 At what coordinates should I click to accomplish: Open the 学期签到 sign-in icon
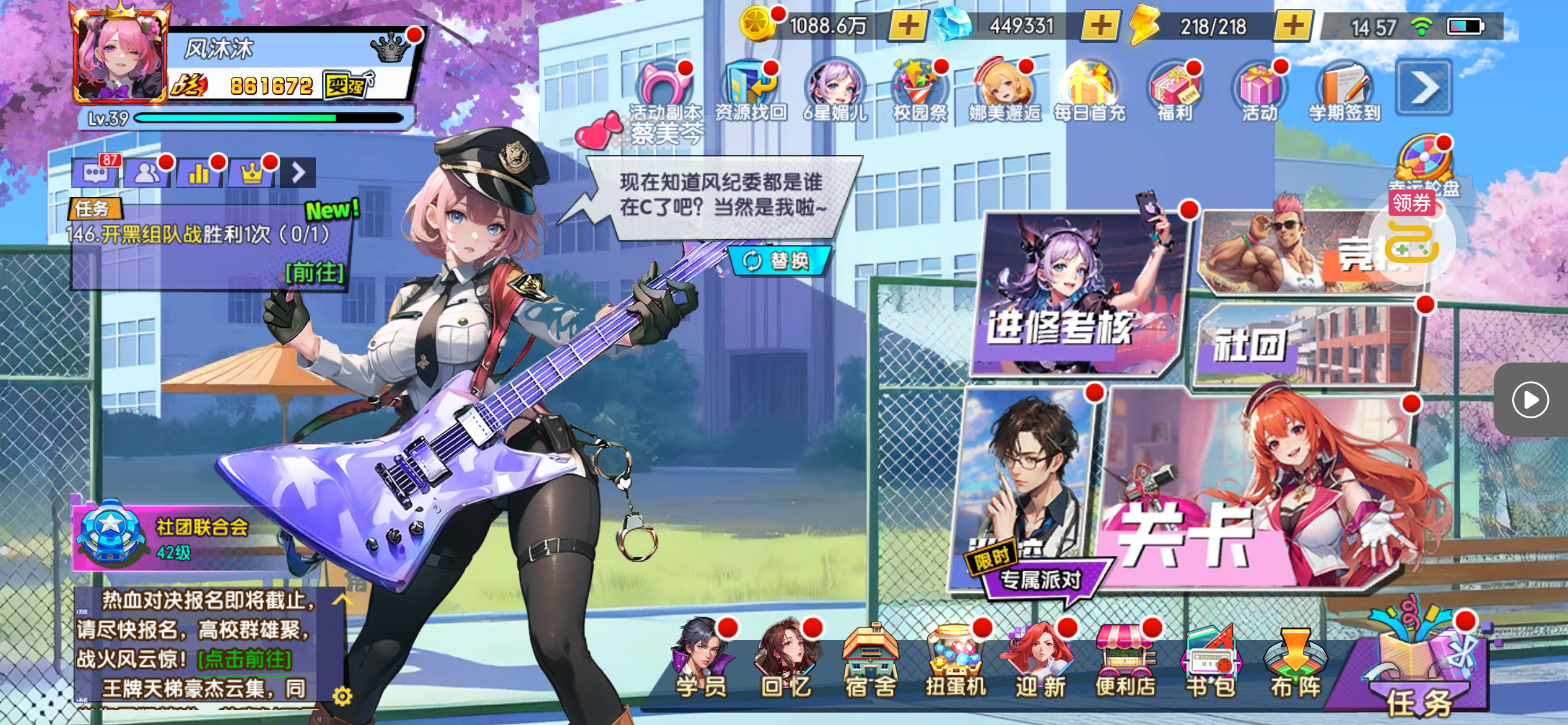[x=1344, y=91]
